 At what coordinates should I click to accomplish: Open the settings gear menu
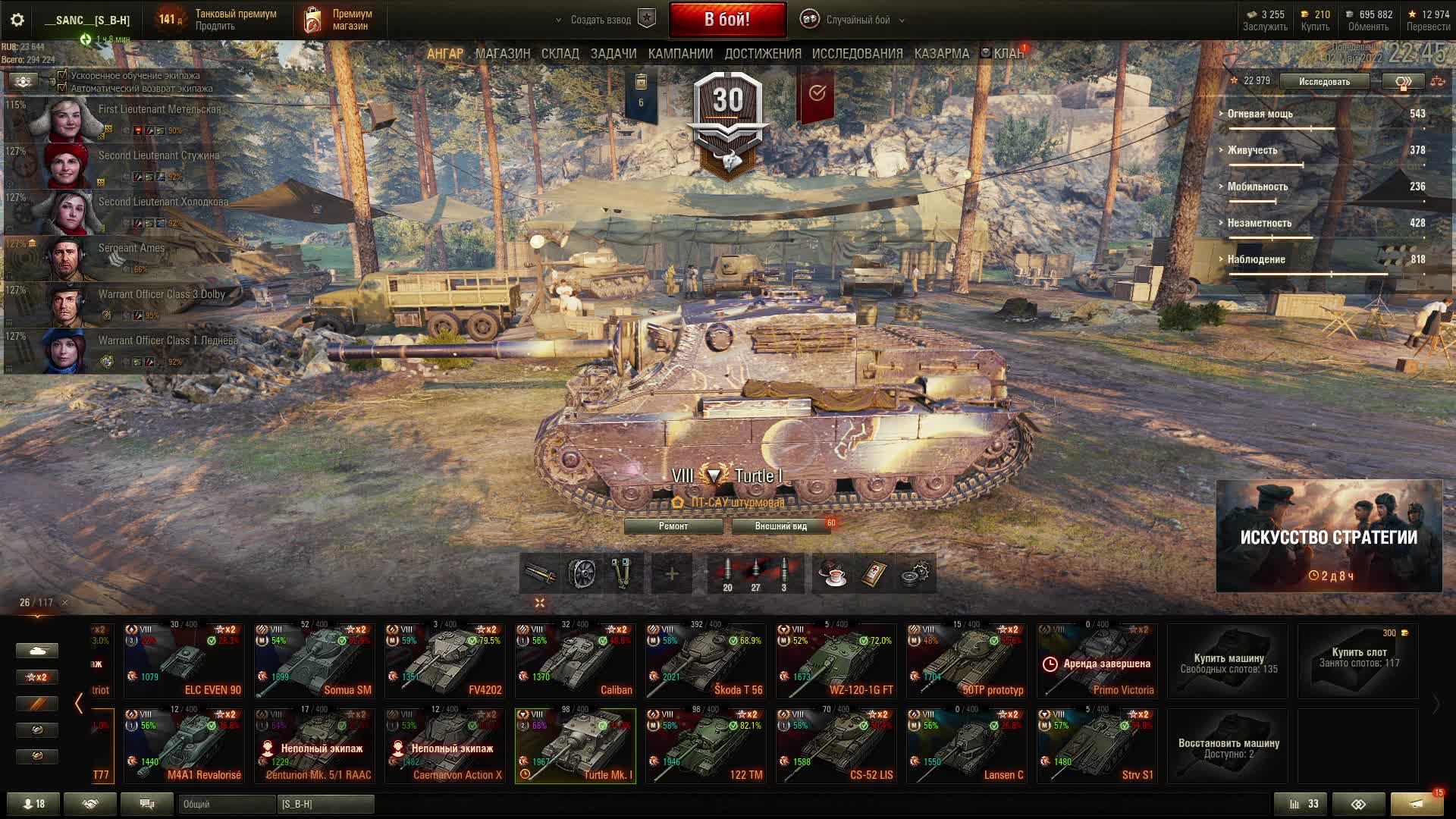(x=17, y=20)
